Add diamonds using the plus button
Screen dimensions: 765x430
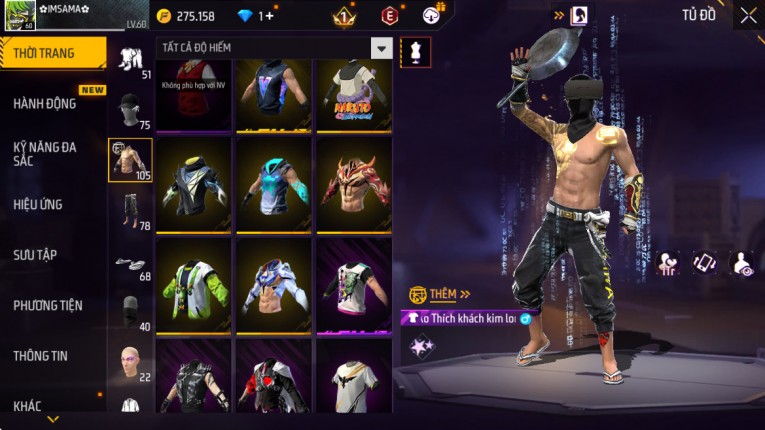point(269,16)
